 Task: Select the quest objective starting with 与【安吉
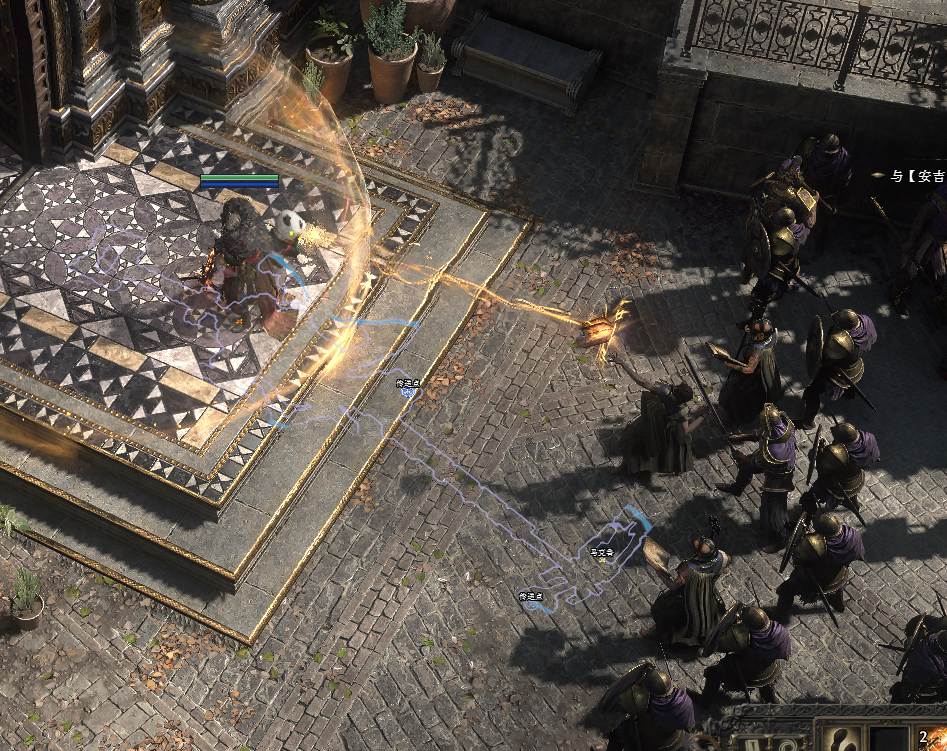(916, 176)
